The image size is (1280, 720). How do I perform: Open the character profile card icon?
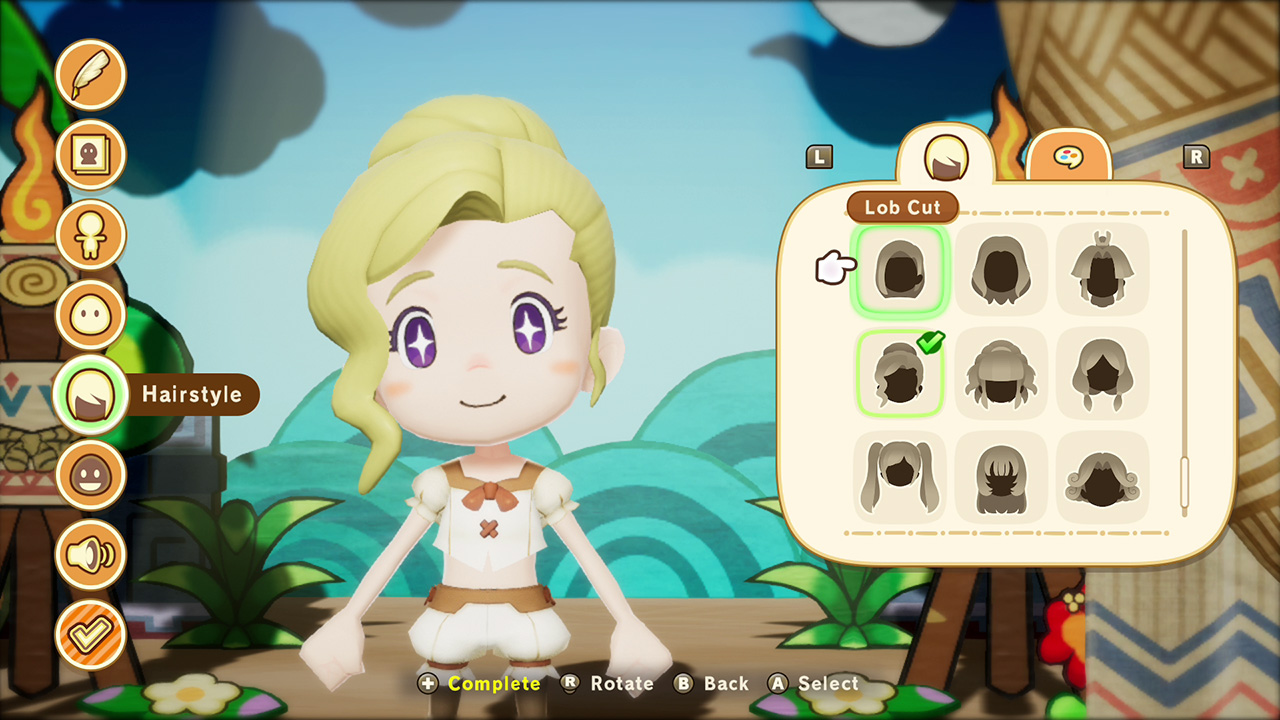91,153
